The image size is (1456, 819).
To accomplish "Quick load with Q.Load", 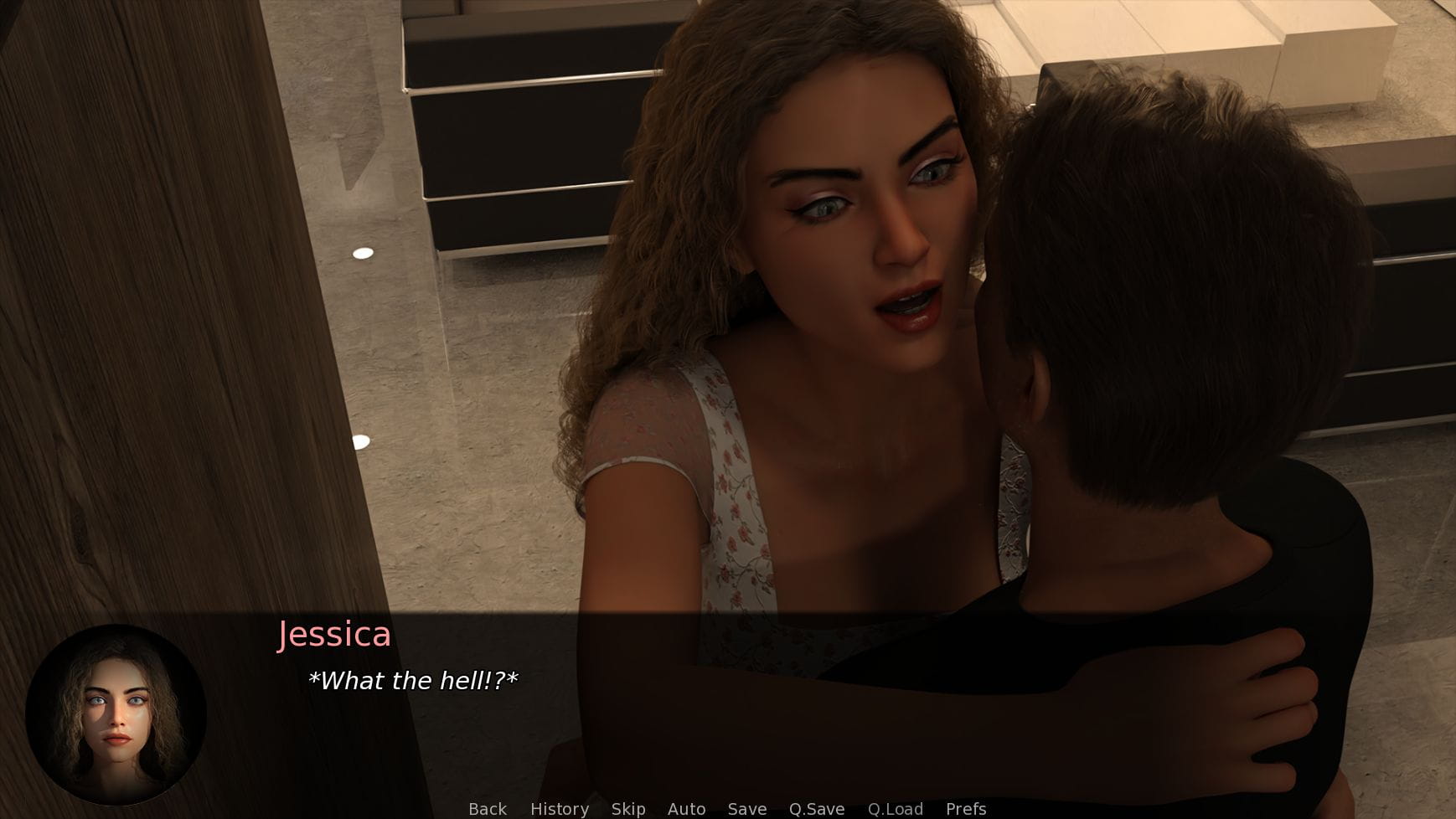I will coord(896,809).
